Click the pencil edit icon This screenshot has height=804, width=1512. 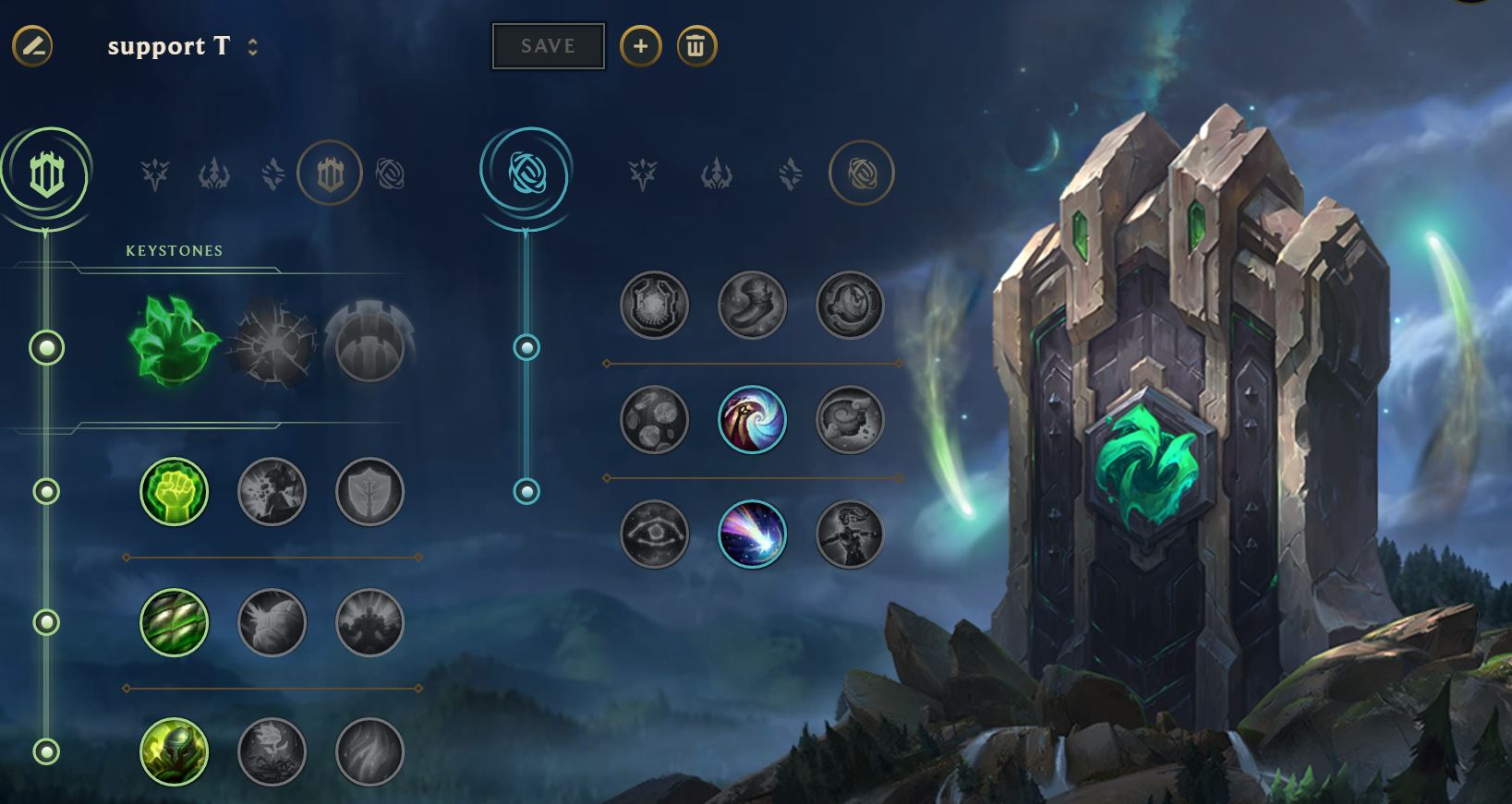click(x=32, y=46)
